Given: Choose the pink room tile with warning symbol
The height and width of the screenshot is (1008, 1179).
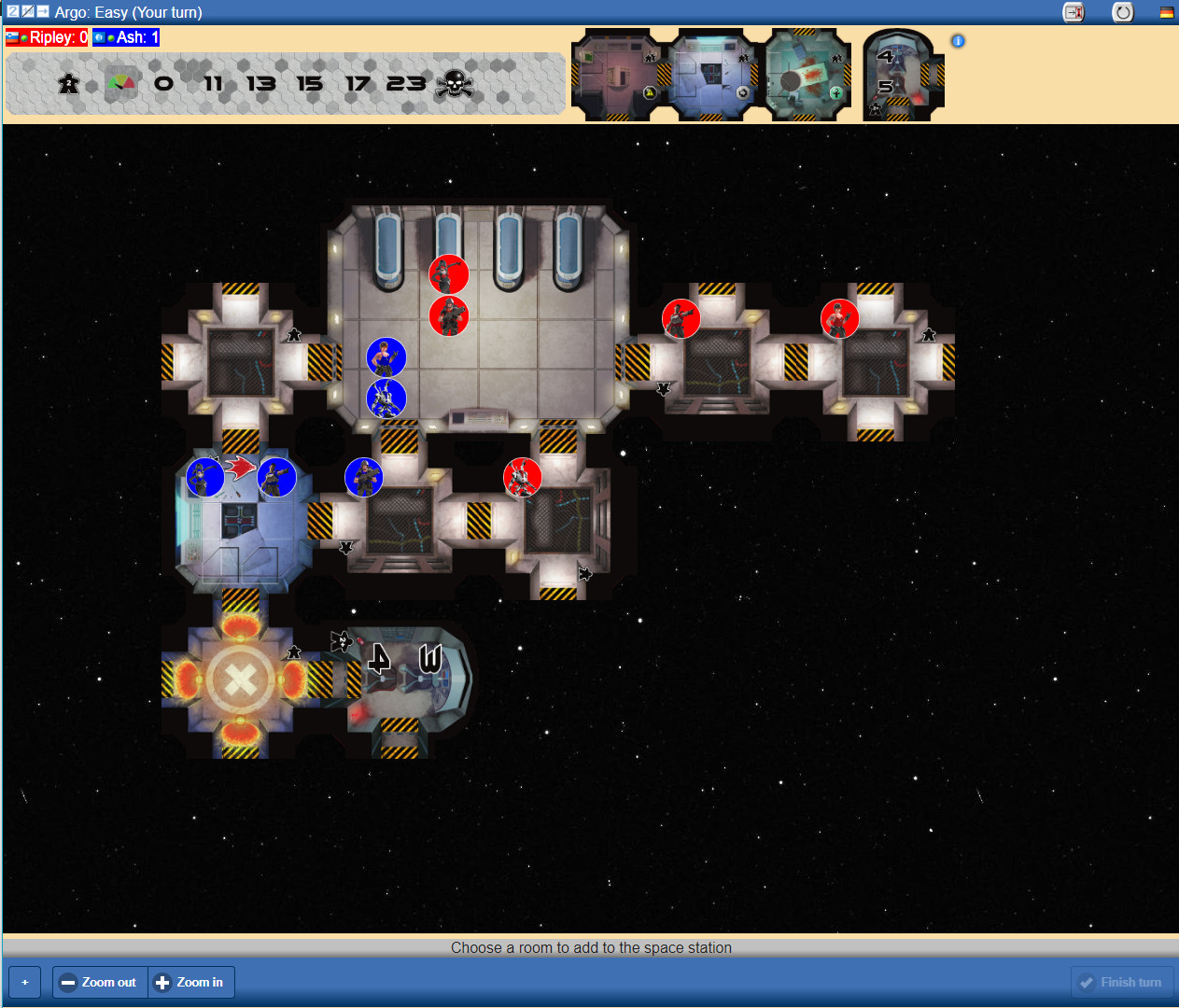Looking at the screenshot, I should [615, 76].
